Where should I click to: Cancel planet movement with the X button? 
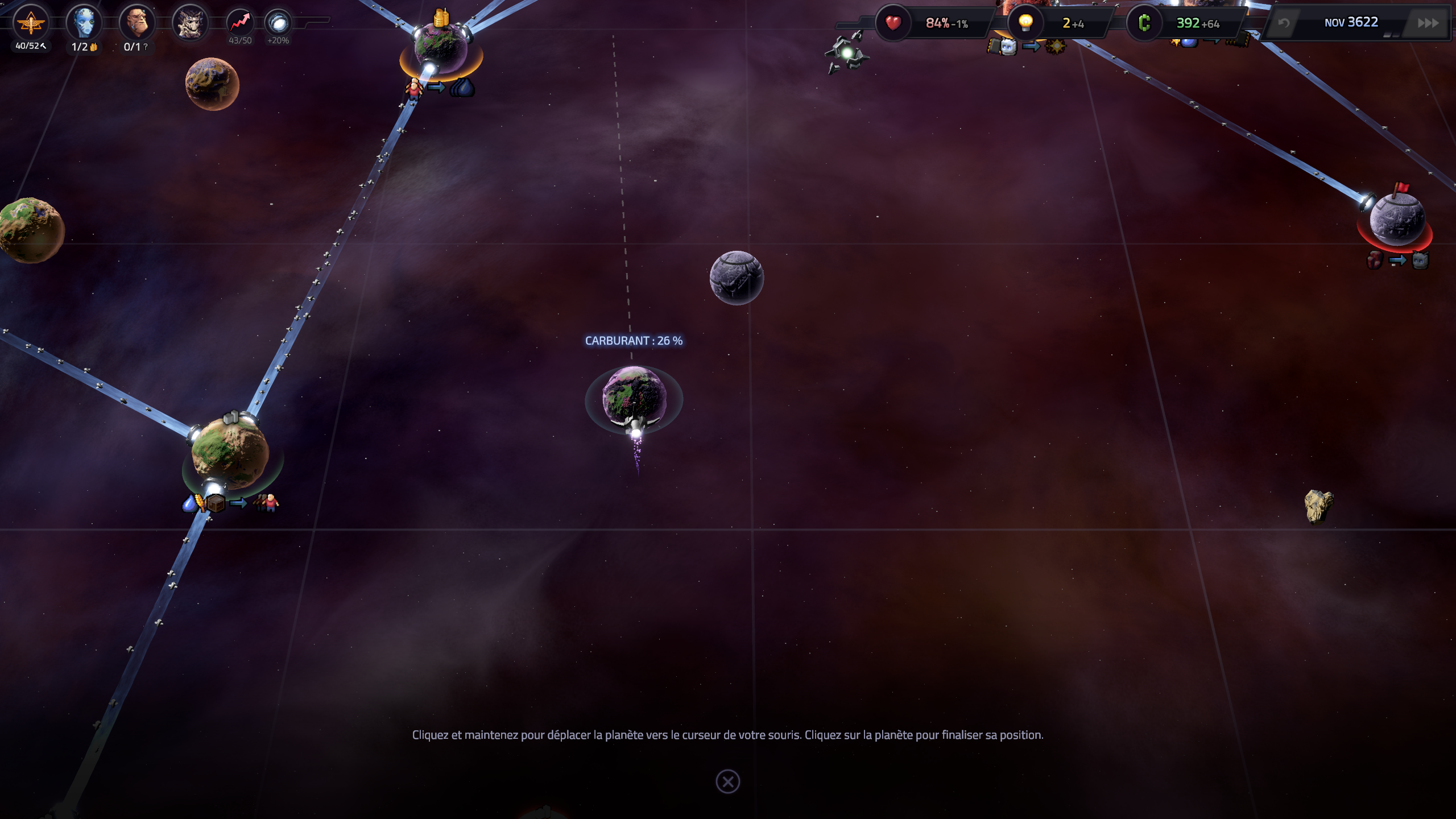[x=727, y=781]
